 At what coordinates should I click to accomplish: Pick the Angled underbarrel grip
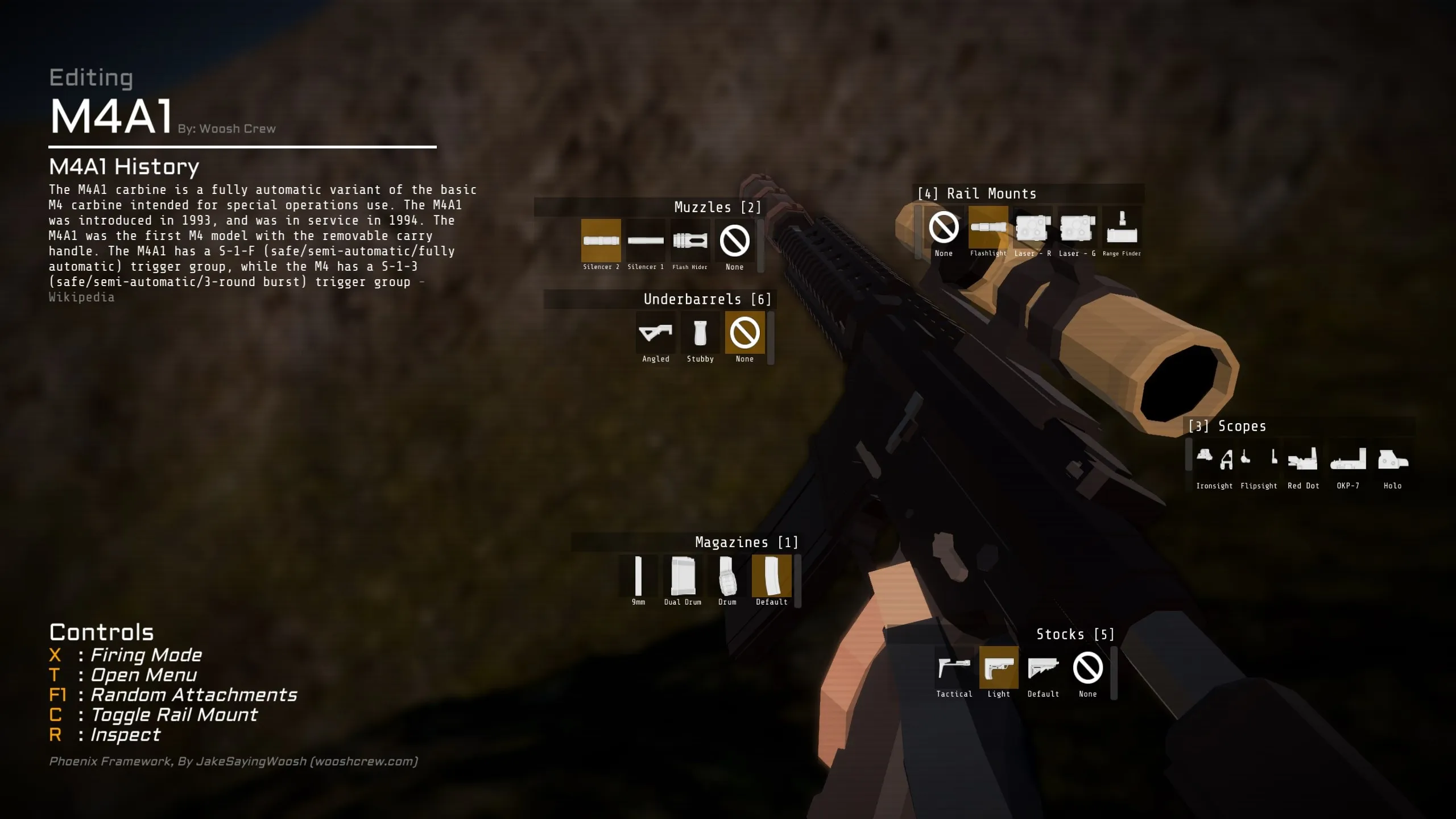pyautogui.click(x=656, y=333)
